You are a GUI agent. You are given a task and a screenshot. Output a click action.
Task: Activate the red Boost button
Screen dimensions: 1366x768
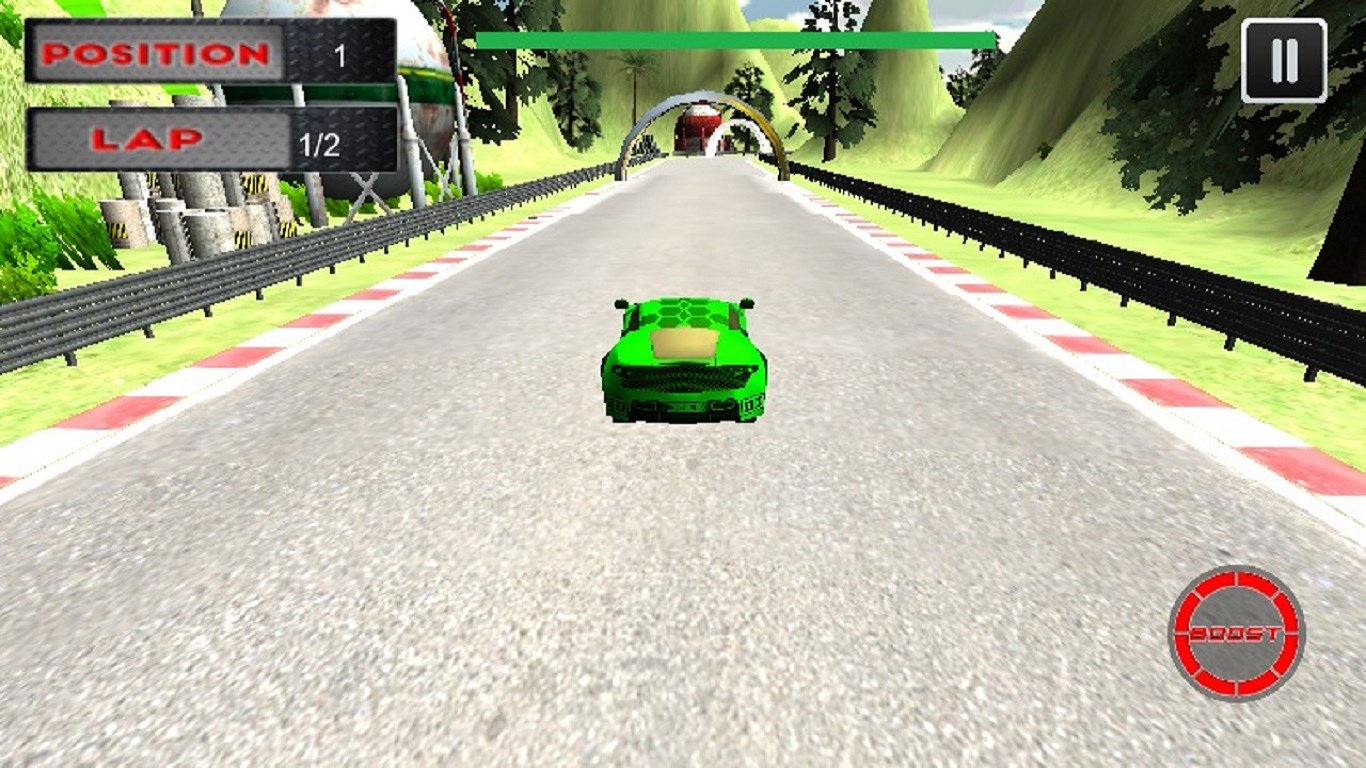click(1236, 633)
